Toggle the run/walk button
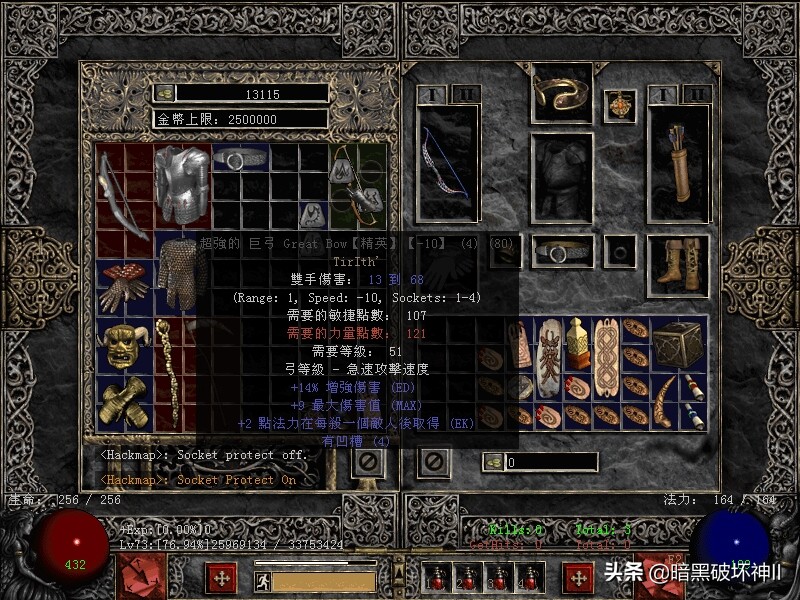 click(x=262, y=579)
